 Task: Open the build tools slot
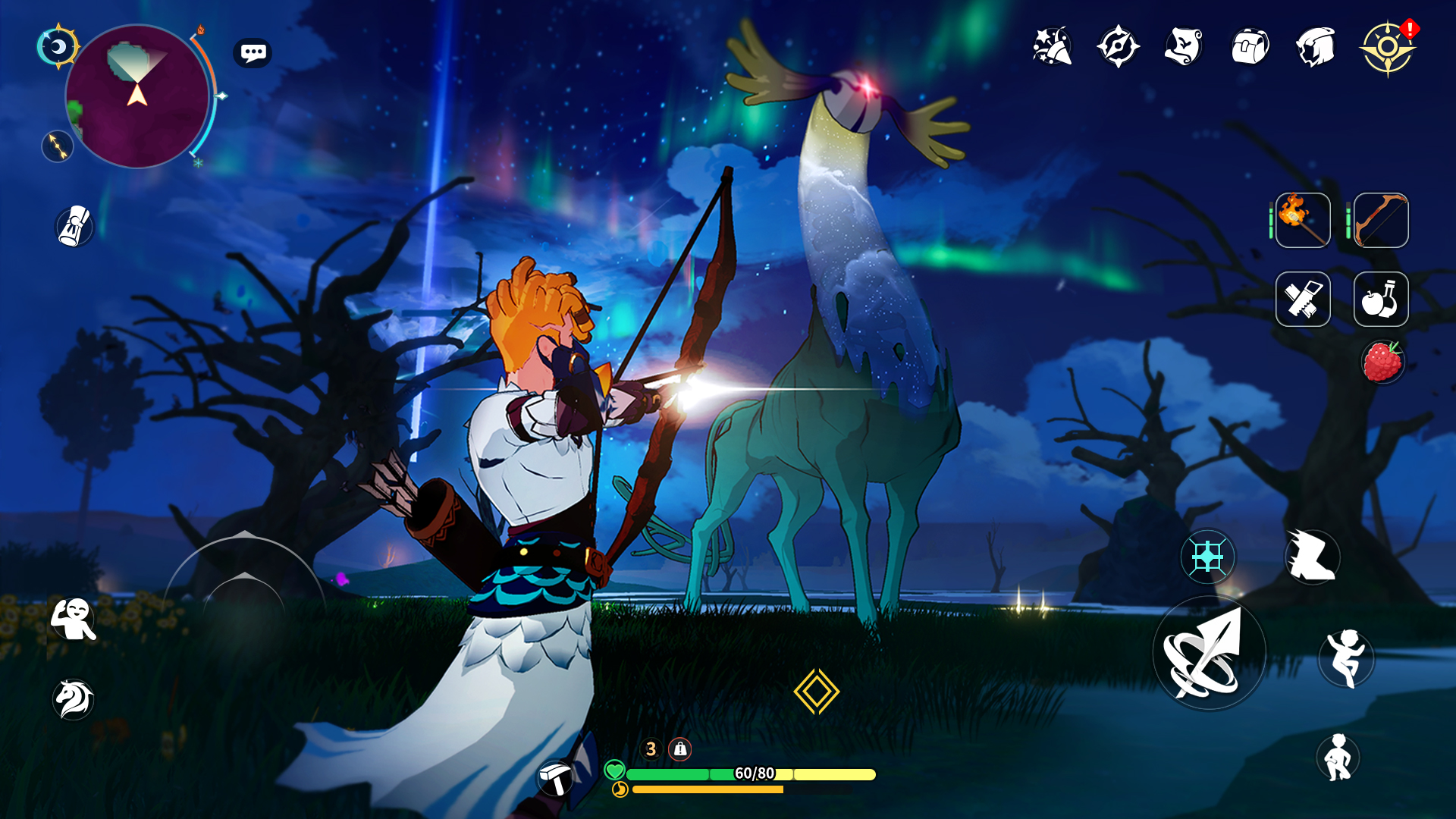point(1303,299)
